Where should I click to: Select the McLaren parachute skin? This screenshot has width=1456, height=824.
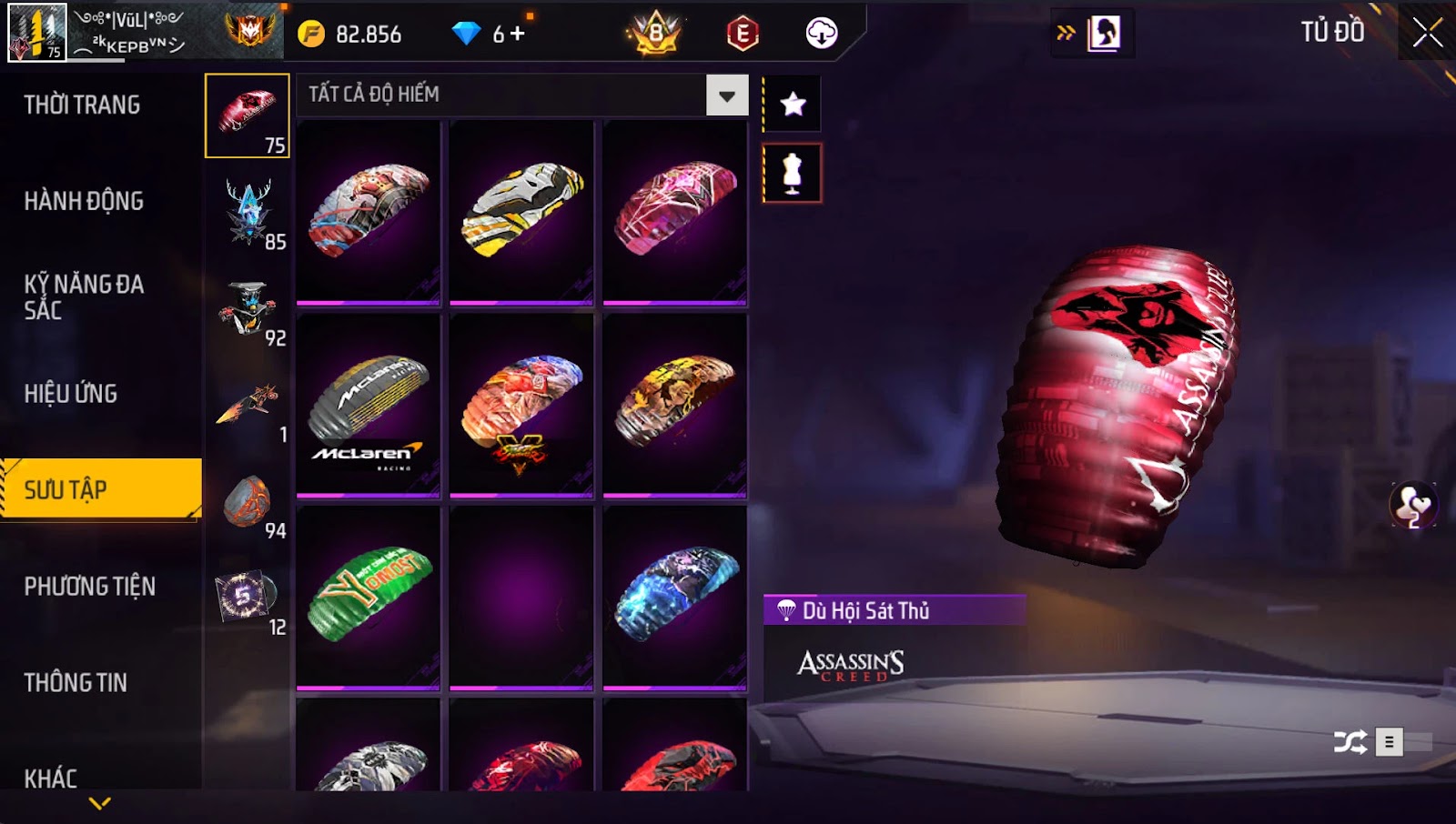(368, 406)
